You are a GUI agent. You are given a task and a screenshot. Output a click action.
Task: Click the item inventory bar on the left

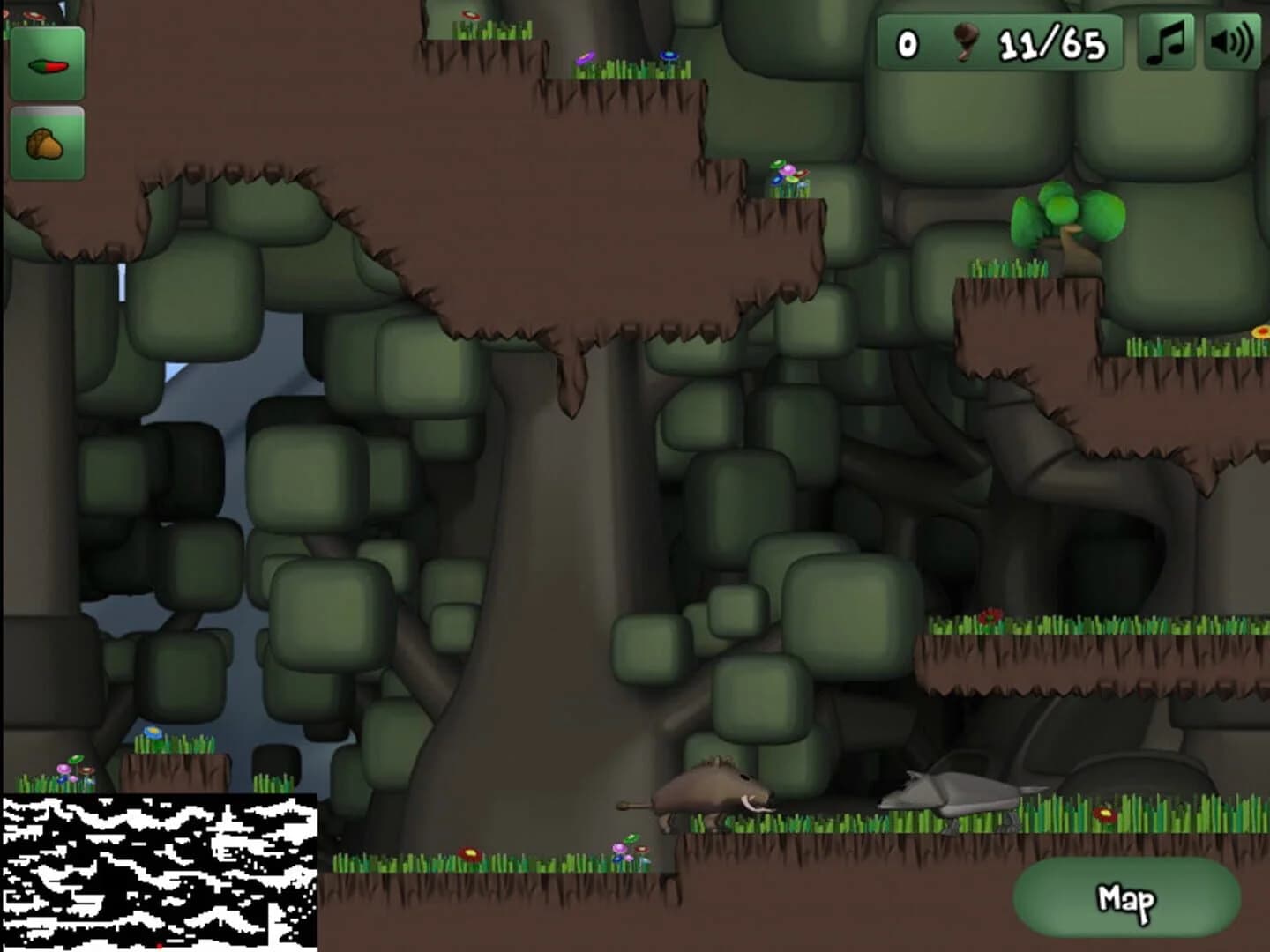tap(49, 106)
